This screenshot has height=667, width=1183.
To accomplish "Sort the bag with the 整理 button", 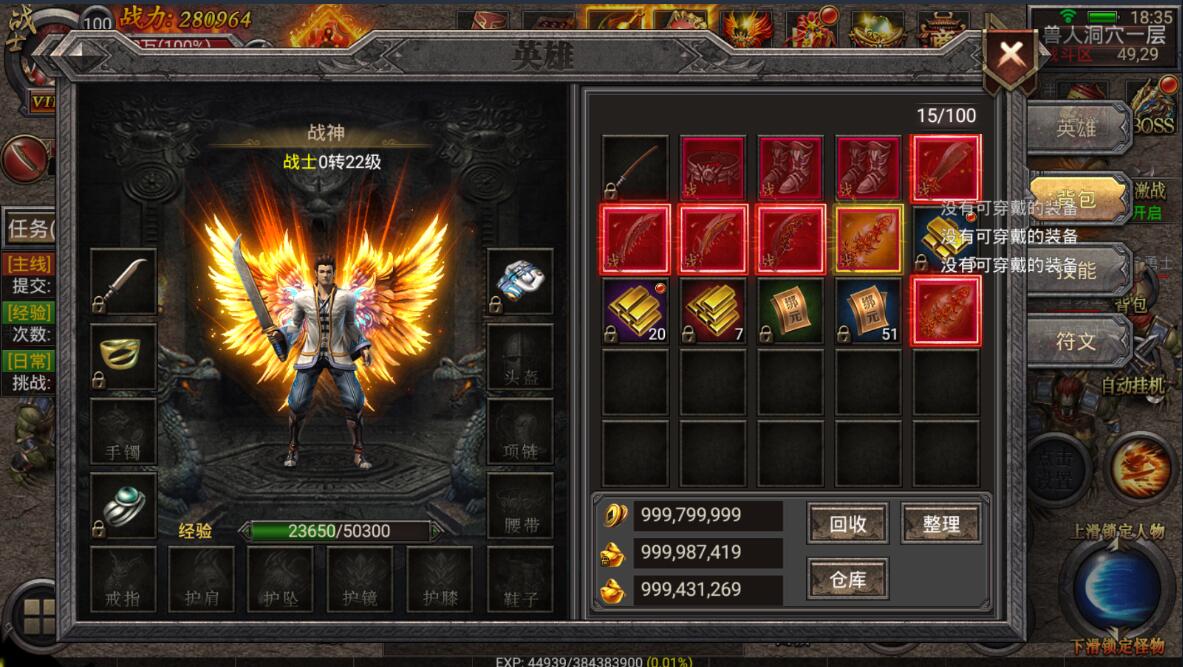I will (940, 524).
